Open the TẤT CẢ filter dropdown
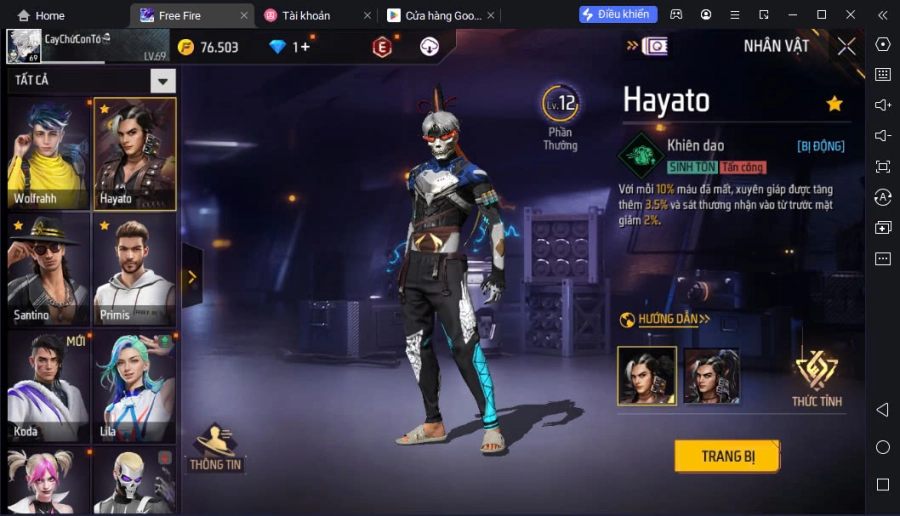The height and width of the screenshot is (516, 900). [163, 81]
